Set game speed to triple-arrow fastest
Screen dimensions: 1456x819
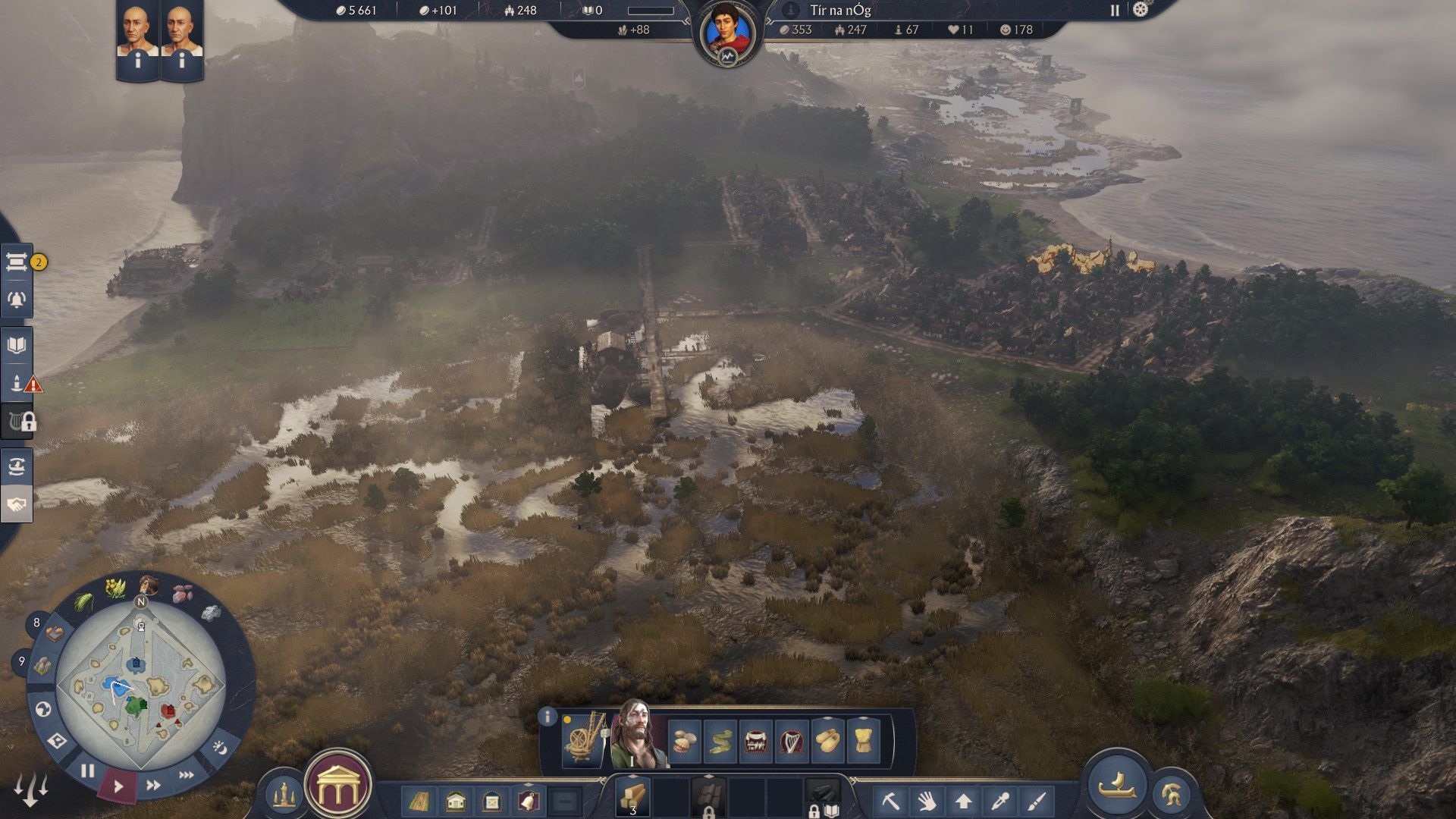click(x=186, y=775)
